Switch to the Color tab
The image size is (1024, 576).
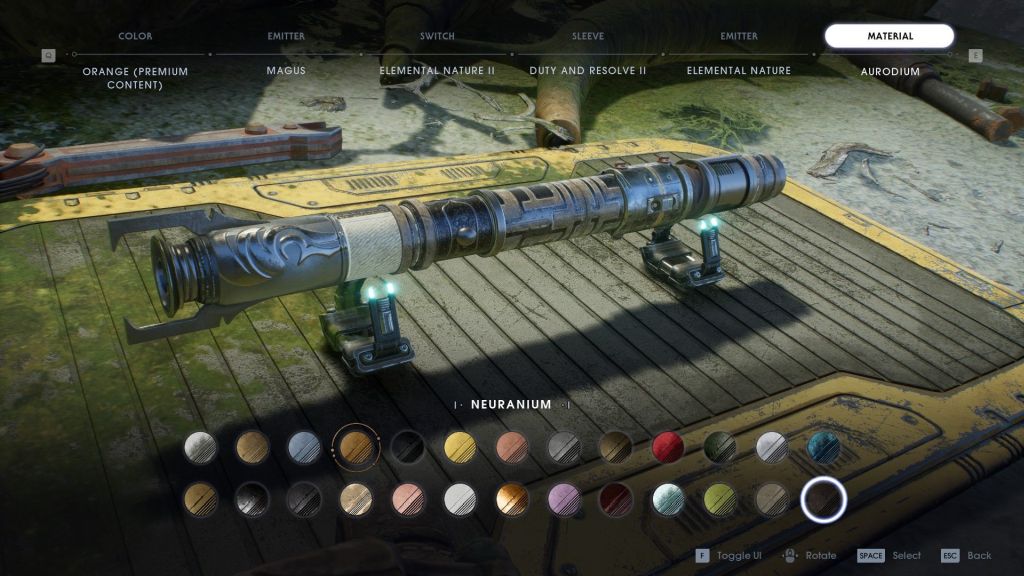tap(135, 37)
